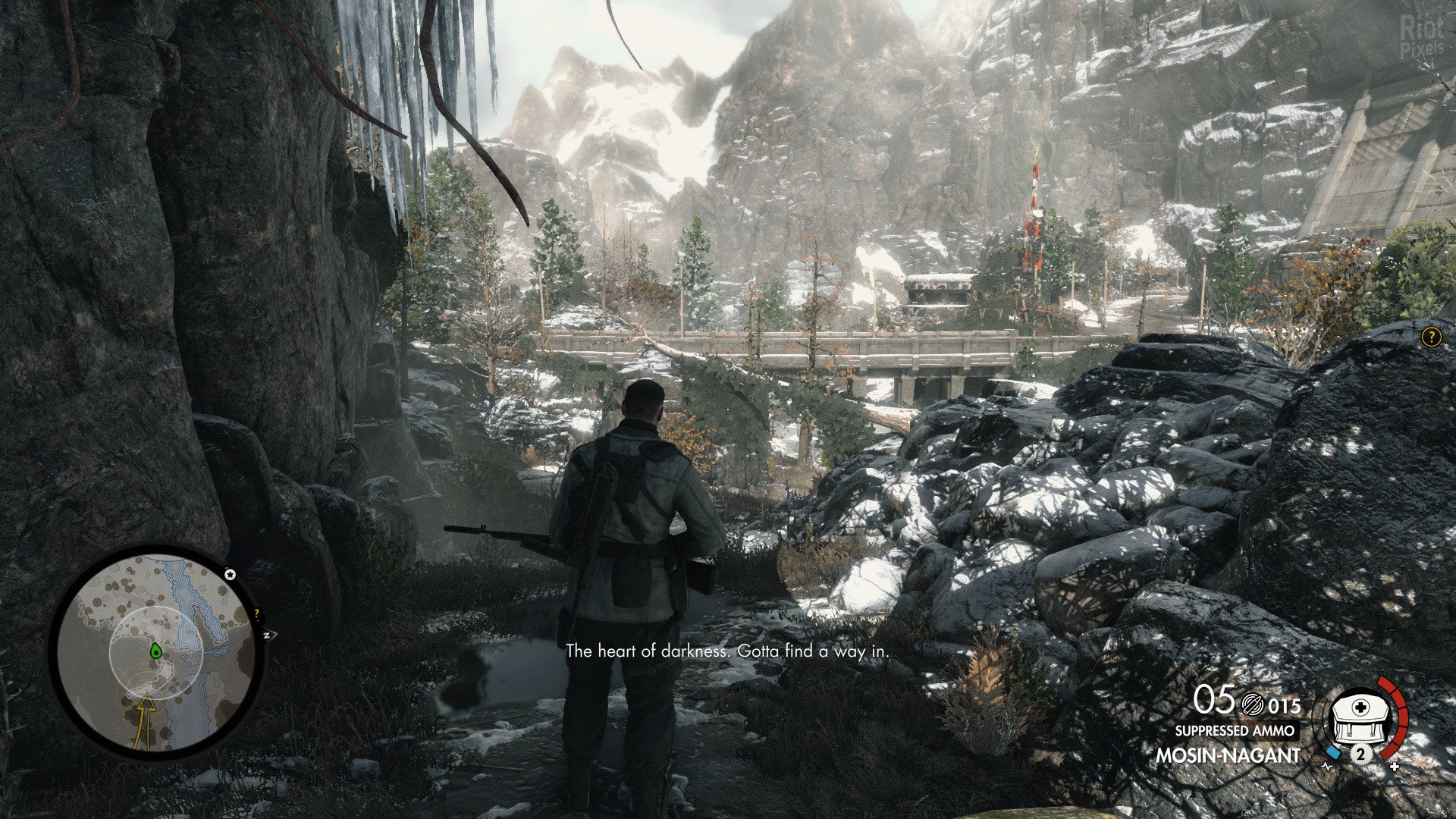Click the suppressed ammo bullet icon
The width and height of the screenshot is (1456, 819).
coord(1251,706)
